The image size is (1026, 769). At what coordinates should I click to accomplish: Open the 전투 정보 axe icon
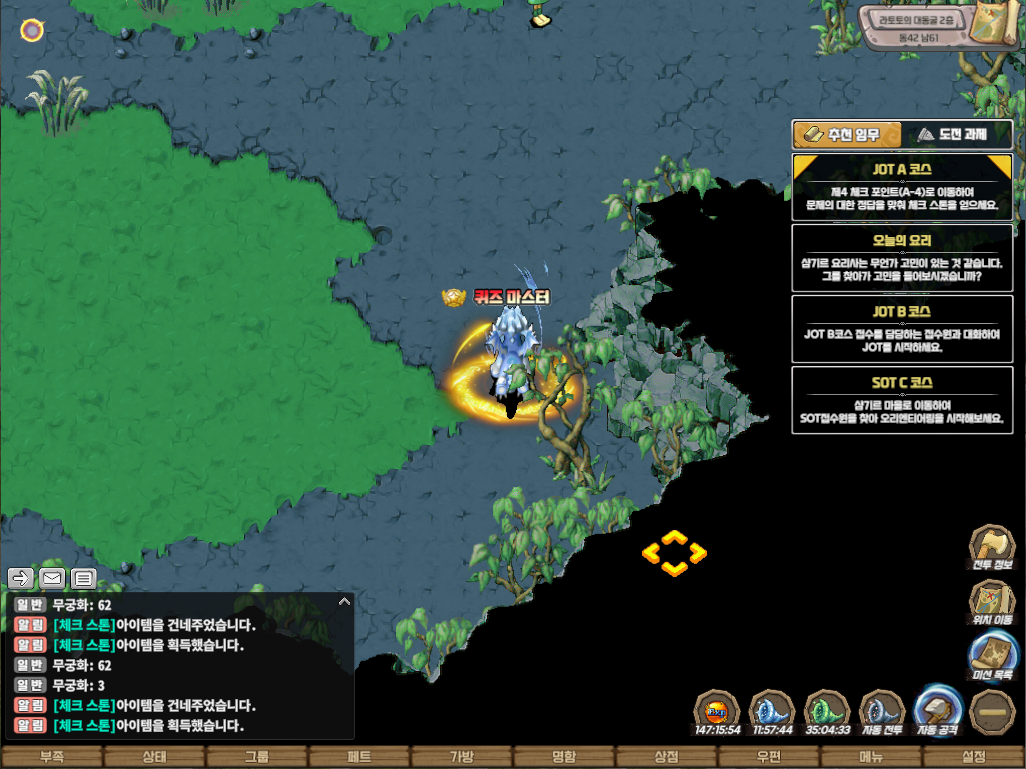tap(991, 546)
